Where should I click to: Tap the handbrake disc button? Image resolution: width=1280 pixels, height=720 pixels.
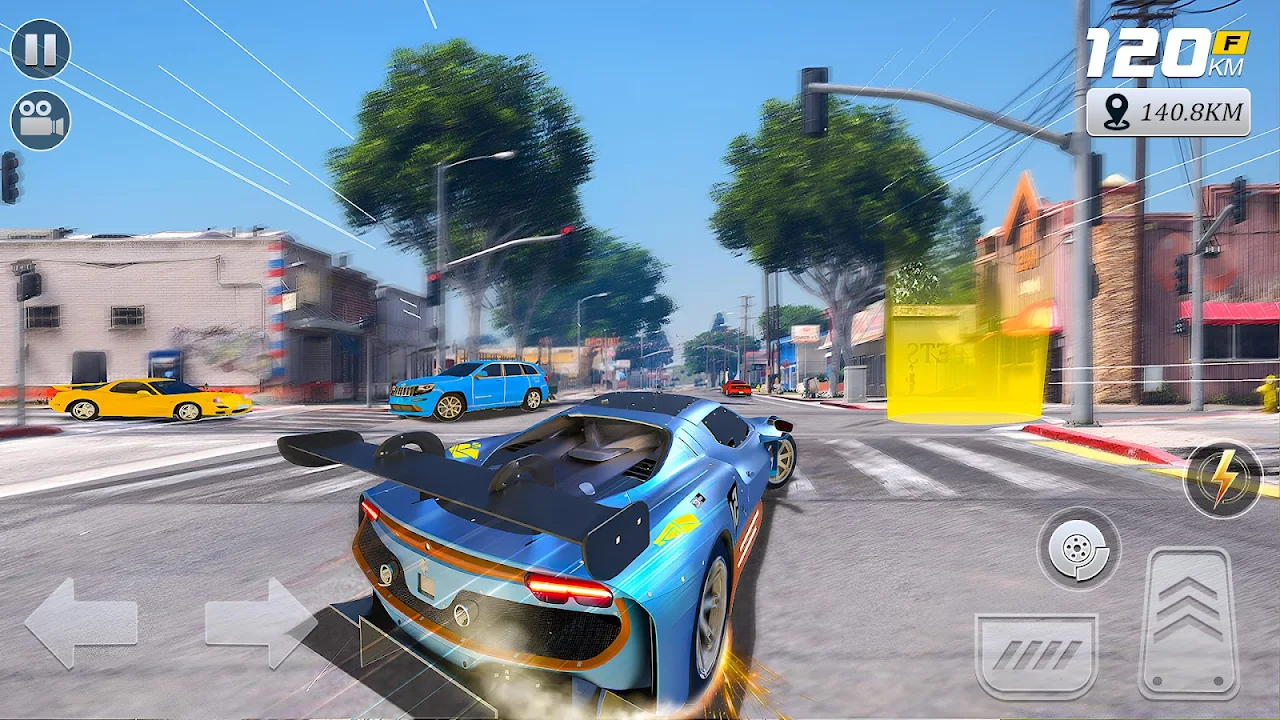tap(1078, 548)
